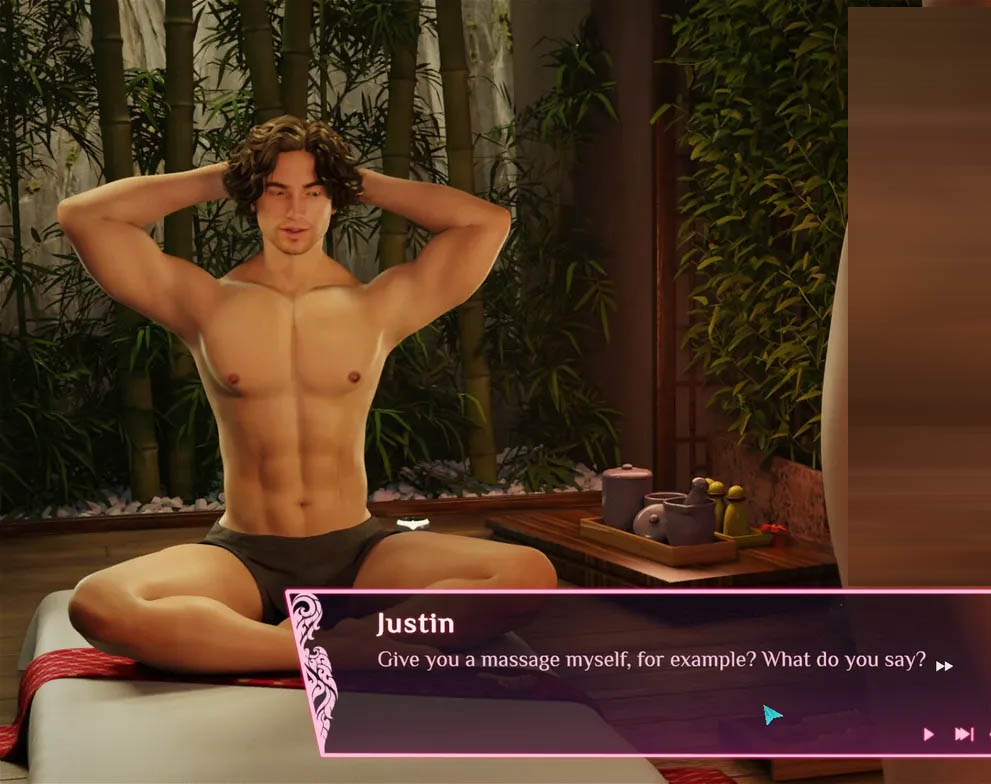Viewport: 991px width, 784px height.
Task: Click the auto-play triangle button in dialogue box
Action: pyautogui.click(x=928, y=735)
